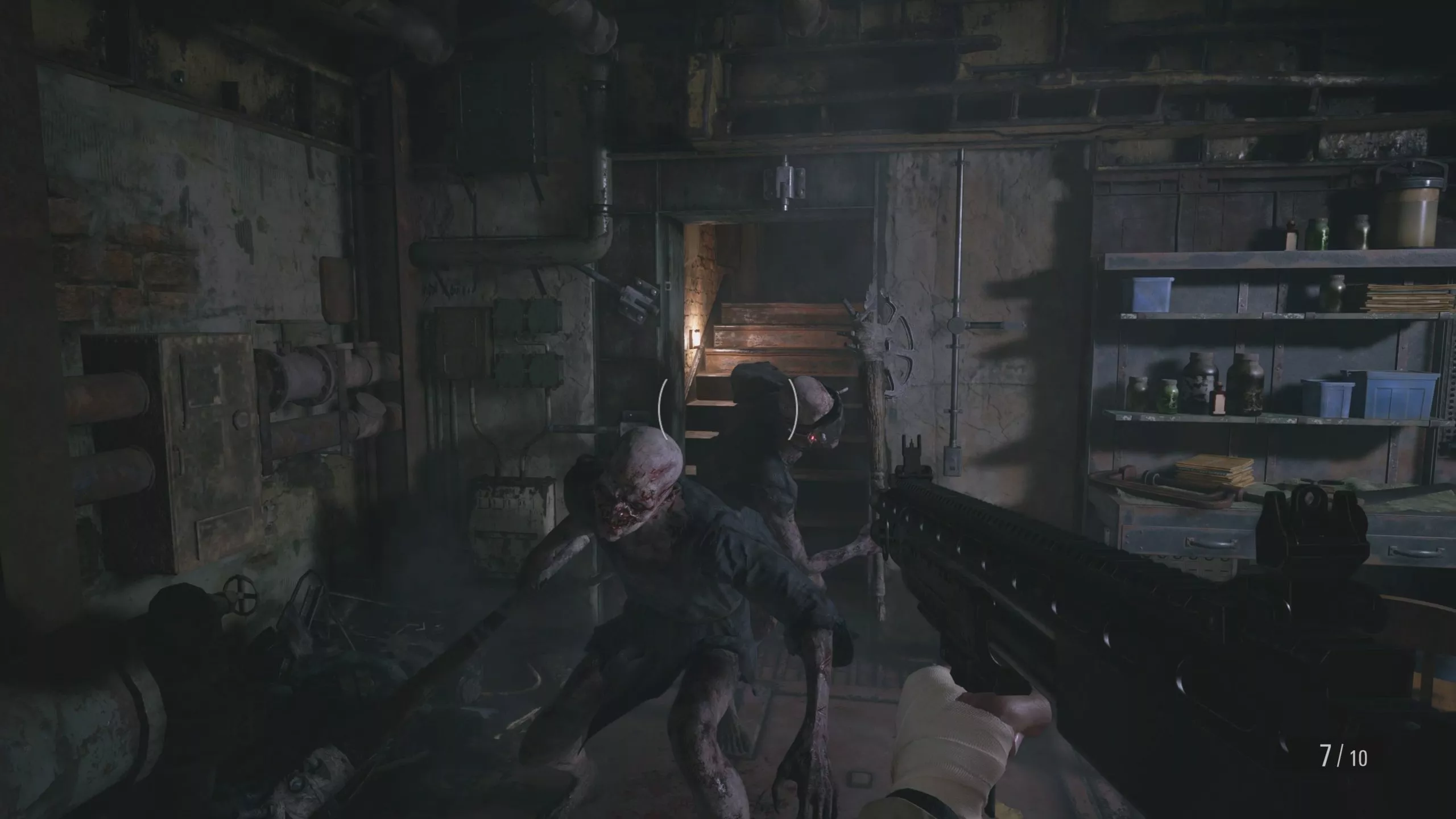Click the valve handwheel in the lower left
Screen dimensions: 1456x819
[241, 595]
